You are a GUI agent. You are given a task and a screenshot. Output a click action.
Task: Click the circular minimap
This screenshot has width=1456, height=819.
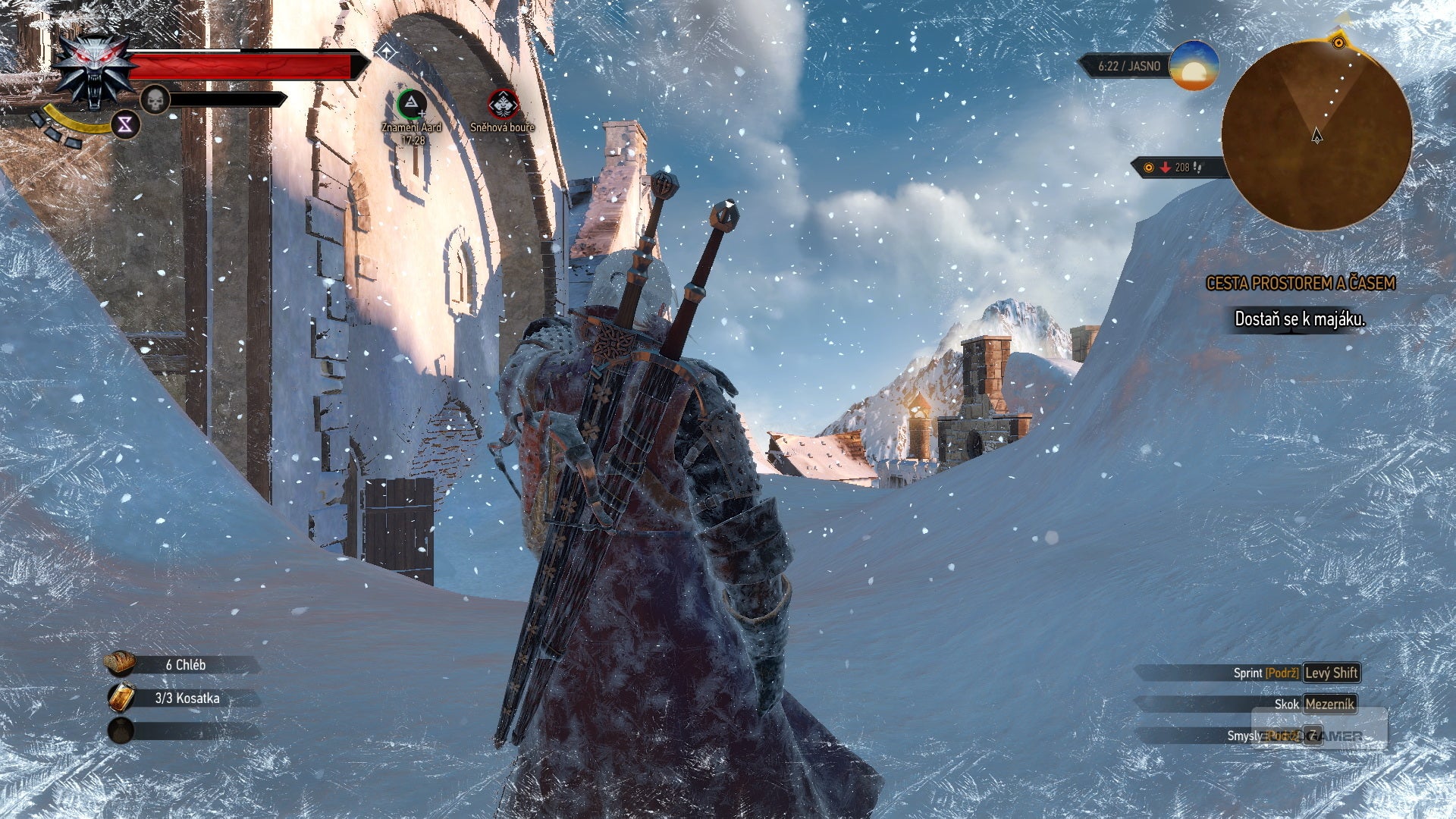click(1316, 136)
